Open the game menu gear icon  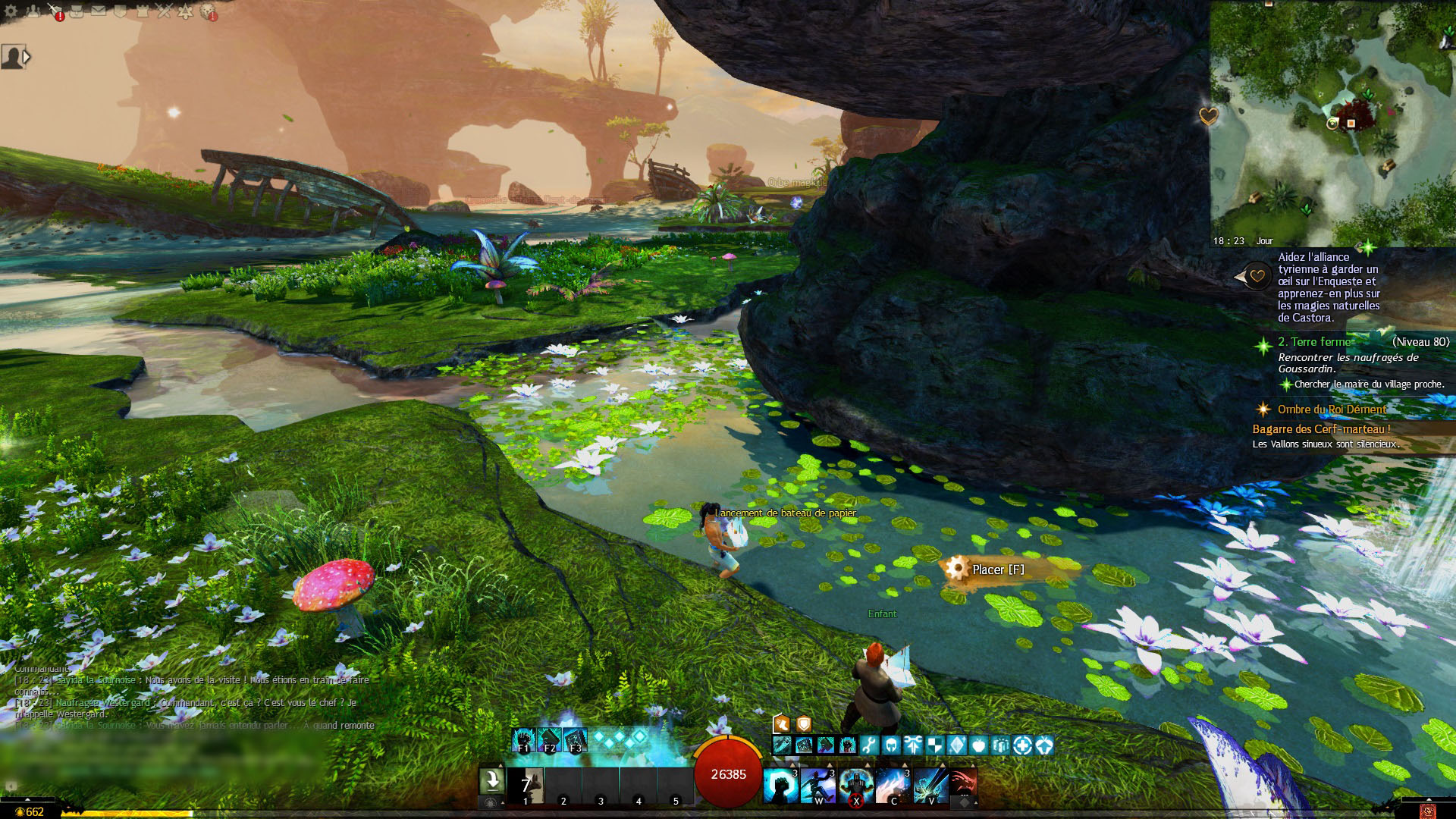(x=11, y=11)
